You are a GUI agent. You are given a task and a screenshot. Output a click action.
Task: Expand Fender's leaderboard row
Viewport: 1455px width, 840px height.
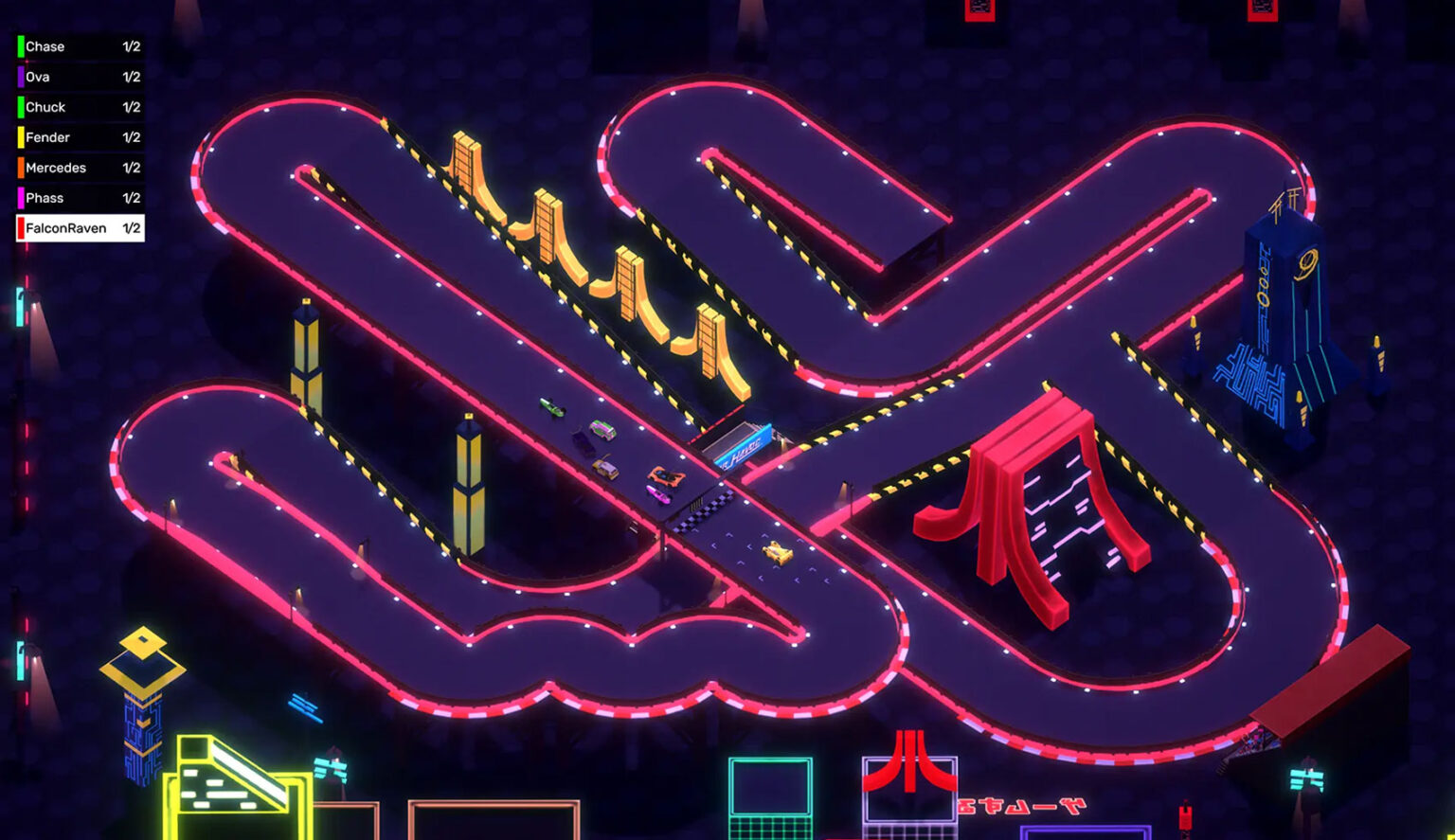coord(66,136)
